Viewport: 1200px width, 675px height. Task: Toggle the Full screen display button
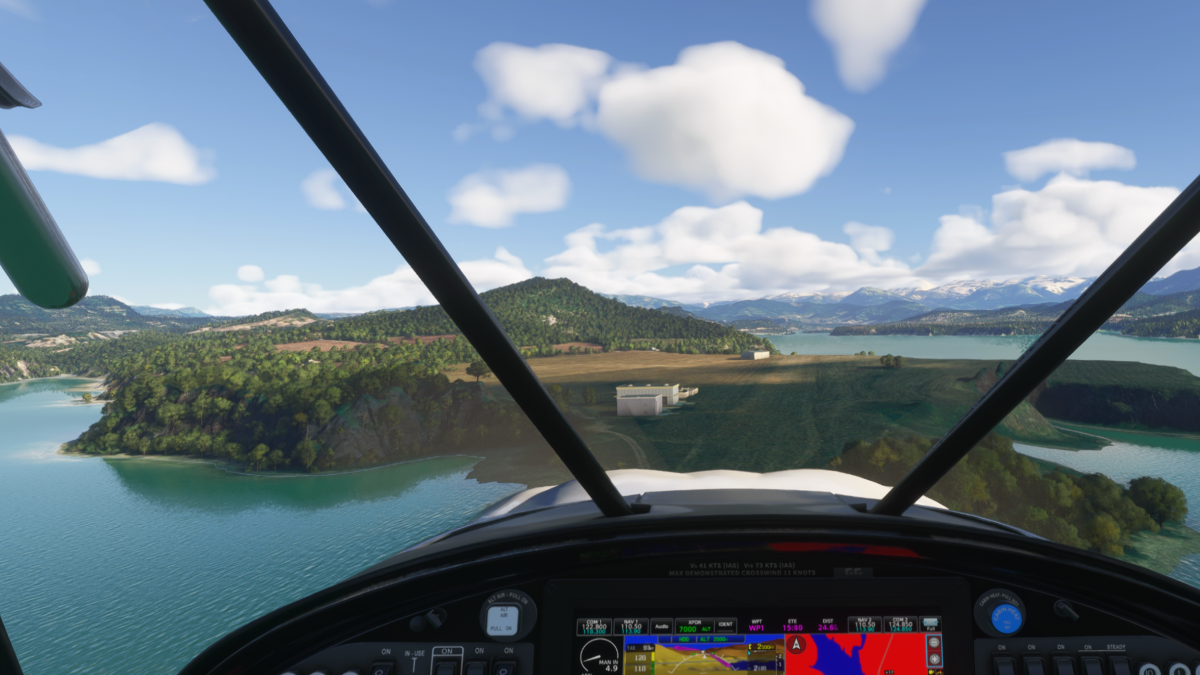(x=931, y=625)
